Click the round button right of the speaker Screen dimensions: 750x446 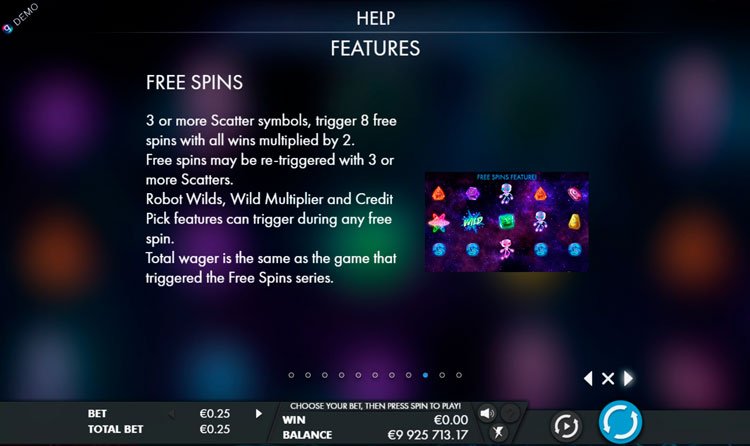point(510,413)
